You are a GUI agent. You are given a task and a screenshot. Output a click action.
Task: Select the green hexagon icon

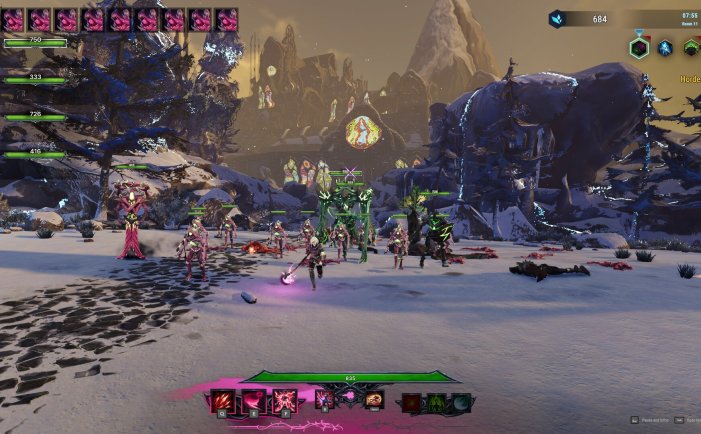pyautogui.click(x=691, y=47)
